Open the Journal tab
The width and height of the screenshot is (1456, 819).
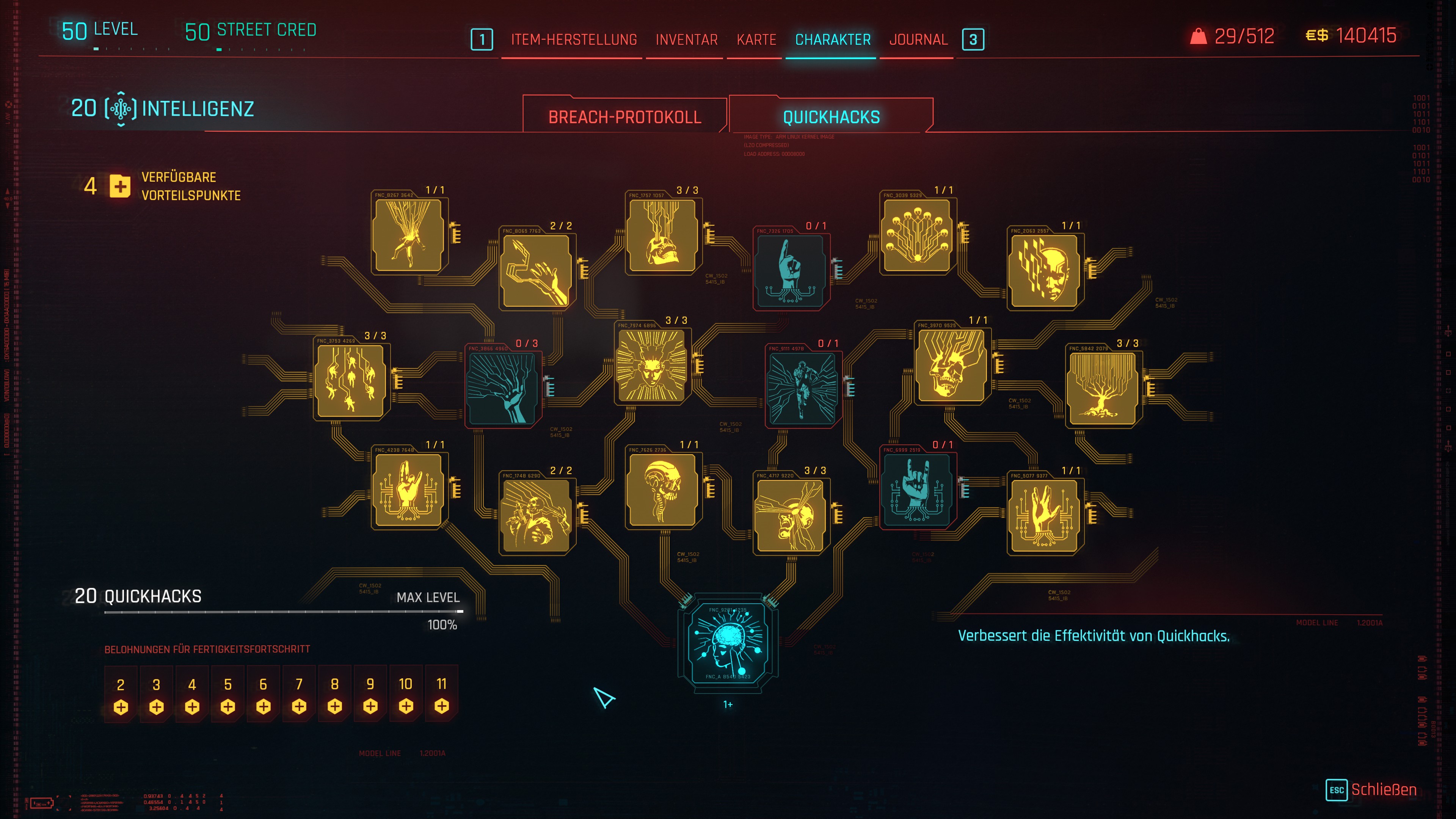tap(918, 39)
